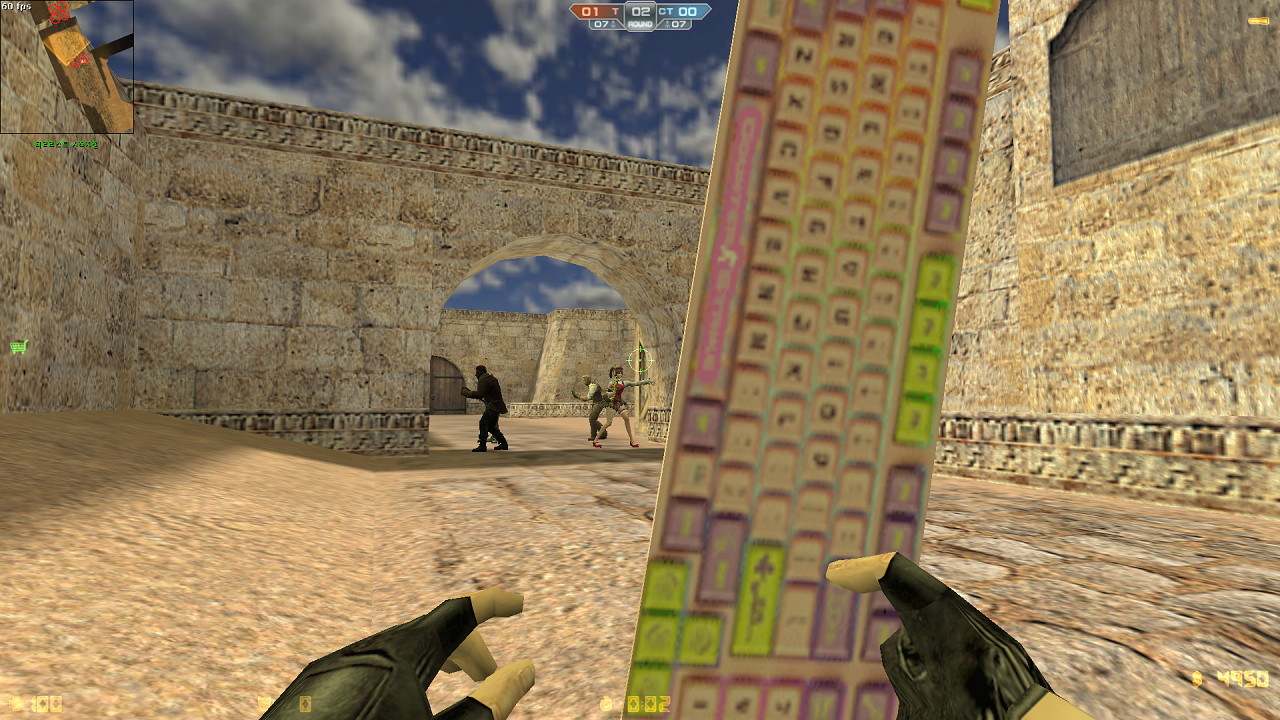1280x720 pixels.
Task: Click the round timer clock icon
Action: coord(605,703)
